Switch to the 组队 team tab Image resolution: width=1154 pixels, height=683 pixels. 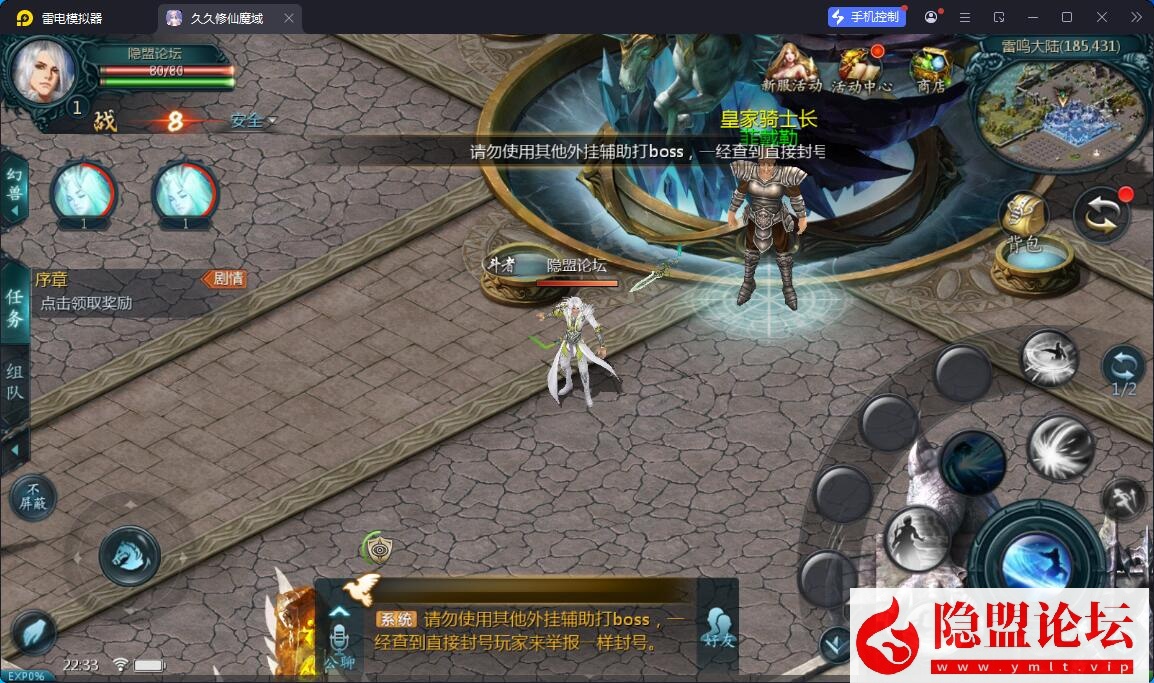(x=15, y=381)
